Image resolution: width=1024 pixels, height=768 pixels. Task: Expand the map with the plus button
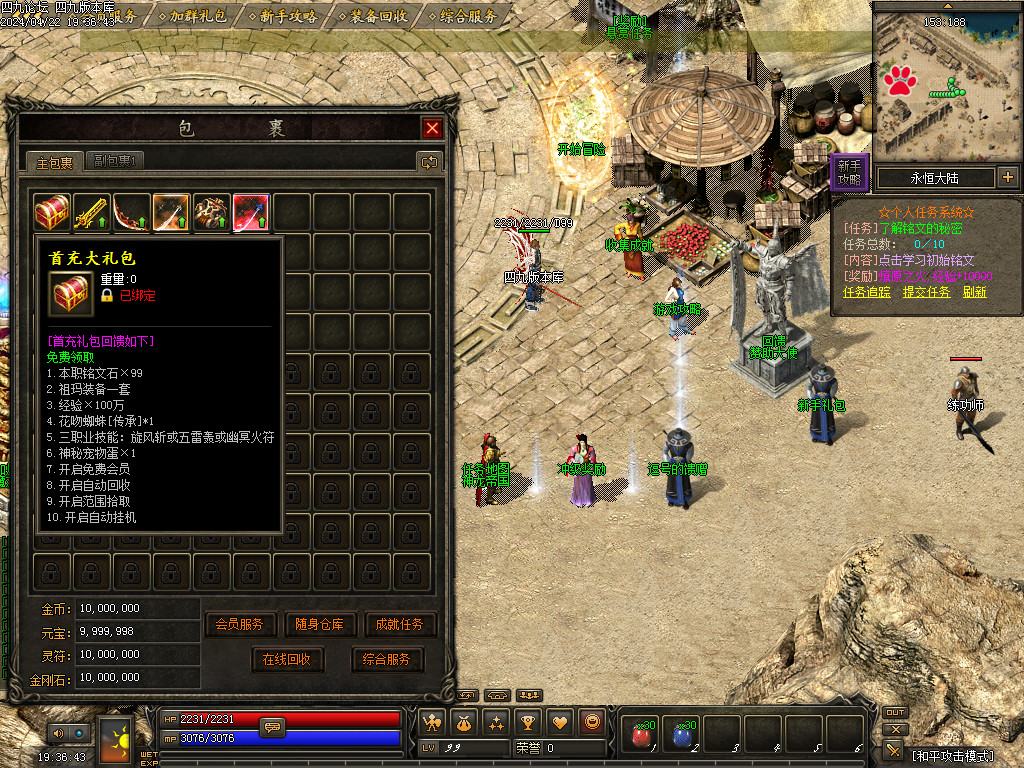click(1007, 178)
